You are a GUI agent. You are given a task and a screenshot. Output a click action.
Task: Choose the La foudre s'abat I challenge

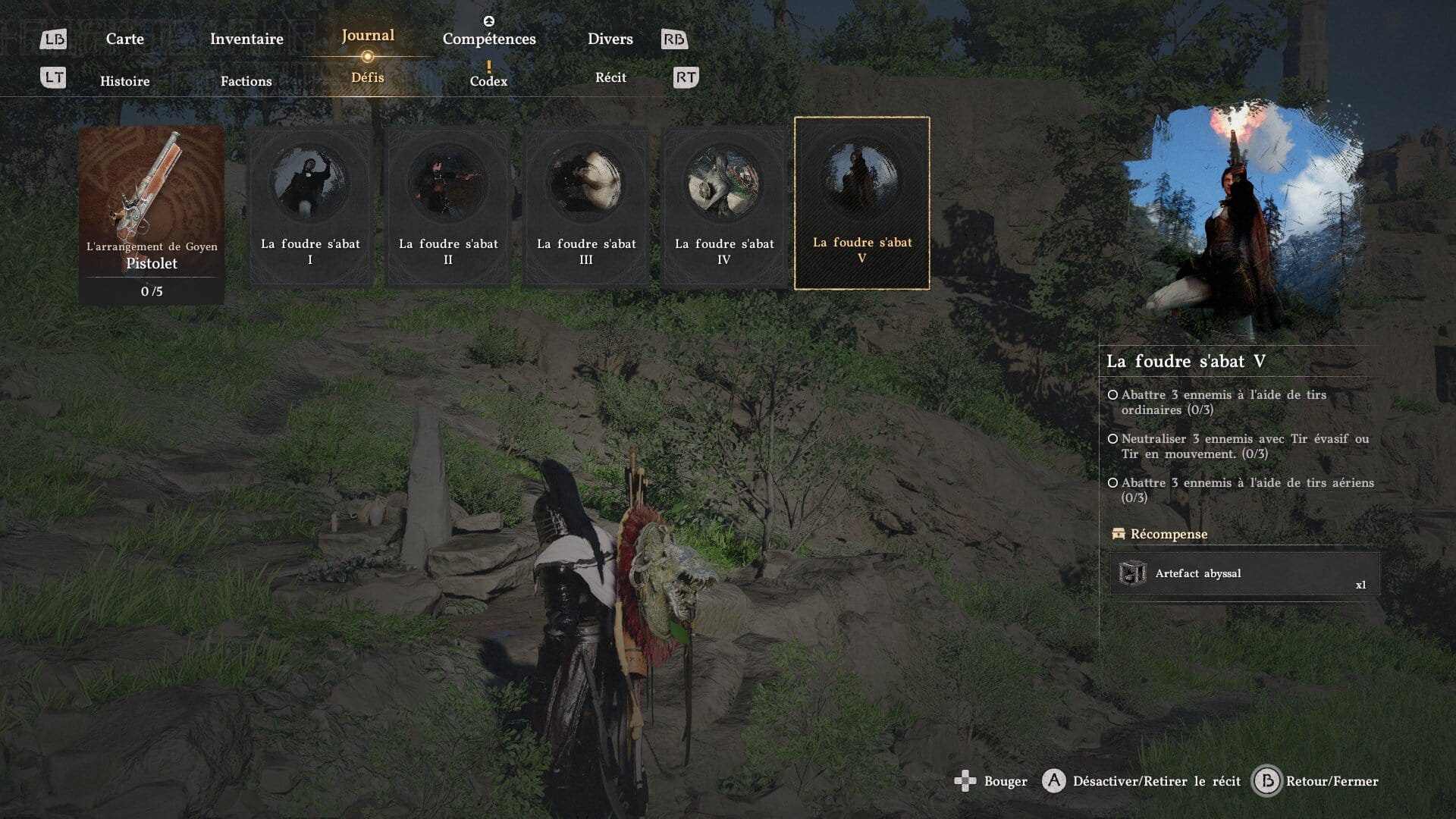click(x=310, y=206)
